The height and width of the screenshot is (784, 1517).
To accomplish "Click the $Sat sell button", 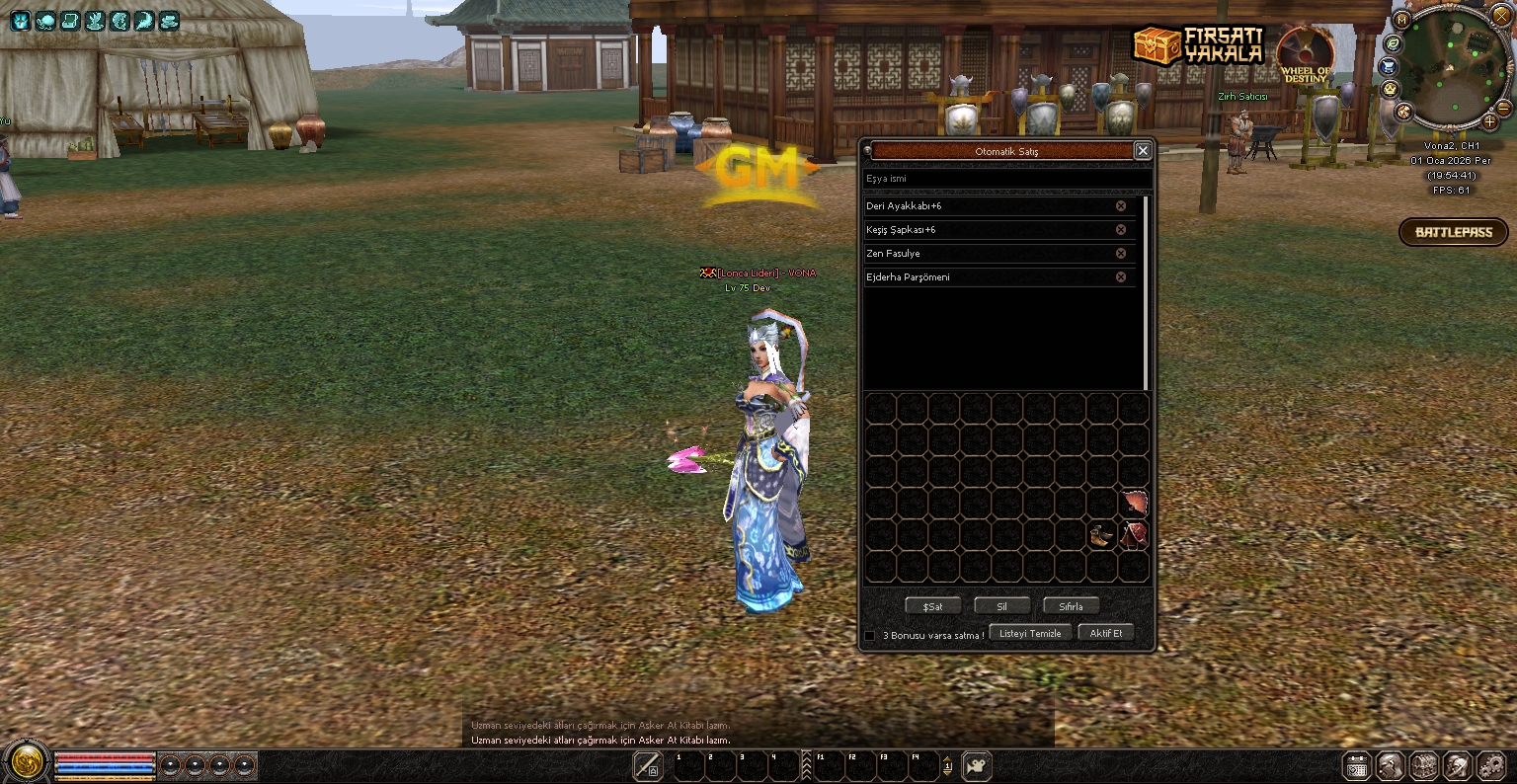I will click(x=932, y=606).
